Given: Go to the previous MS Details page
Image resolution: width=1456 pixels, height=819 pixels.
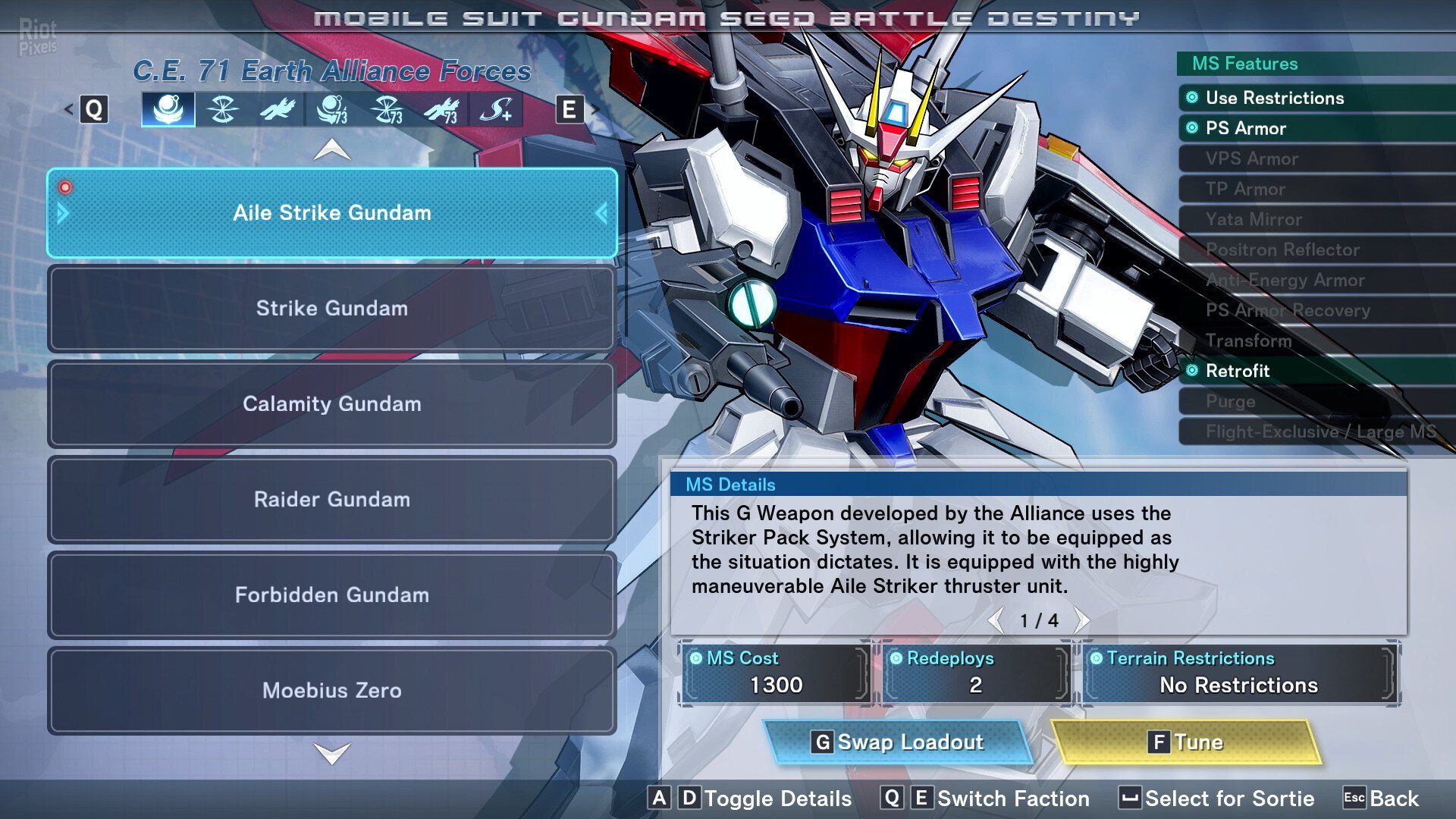Looking at the screenshot, I should click(996, 620).
